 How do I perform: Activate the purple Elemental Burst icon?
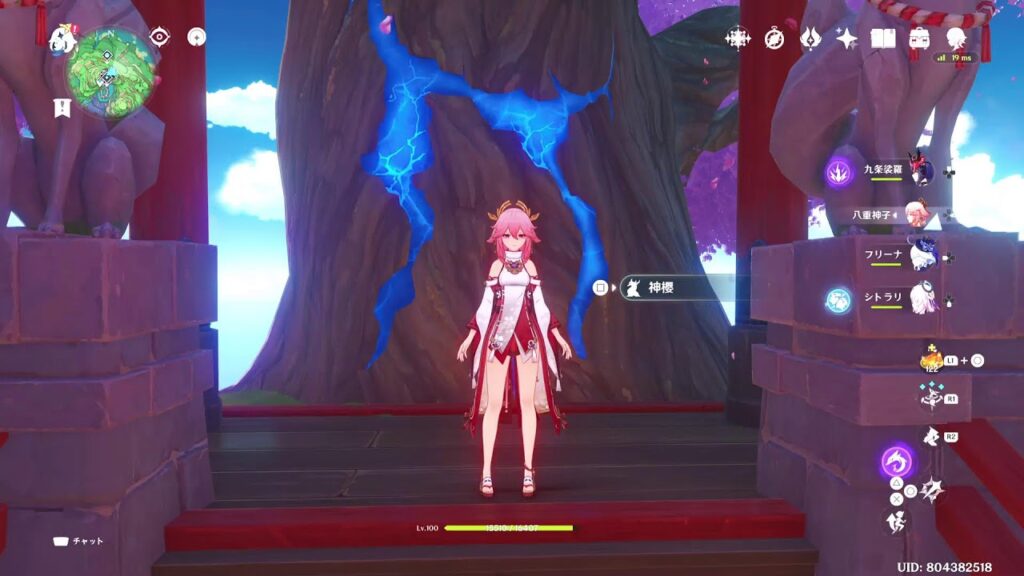(x=896, y=462)
